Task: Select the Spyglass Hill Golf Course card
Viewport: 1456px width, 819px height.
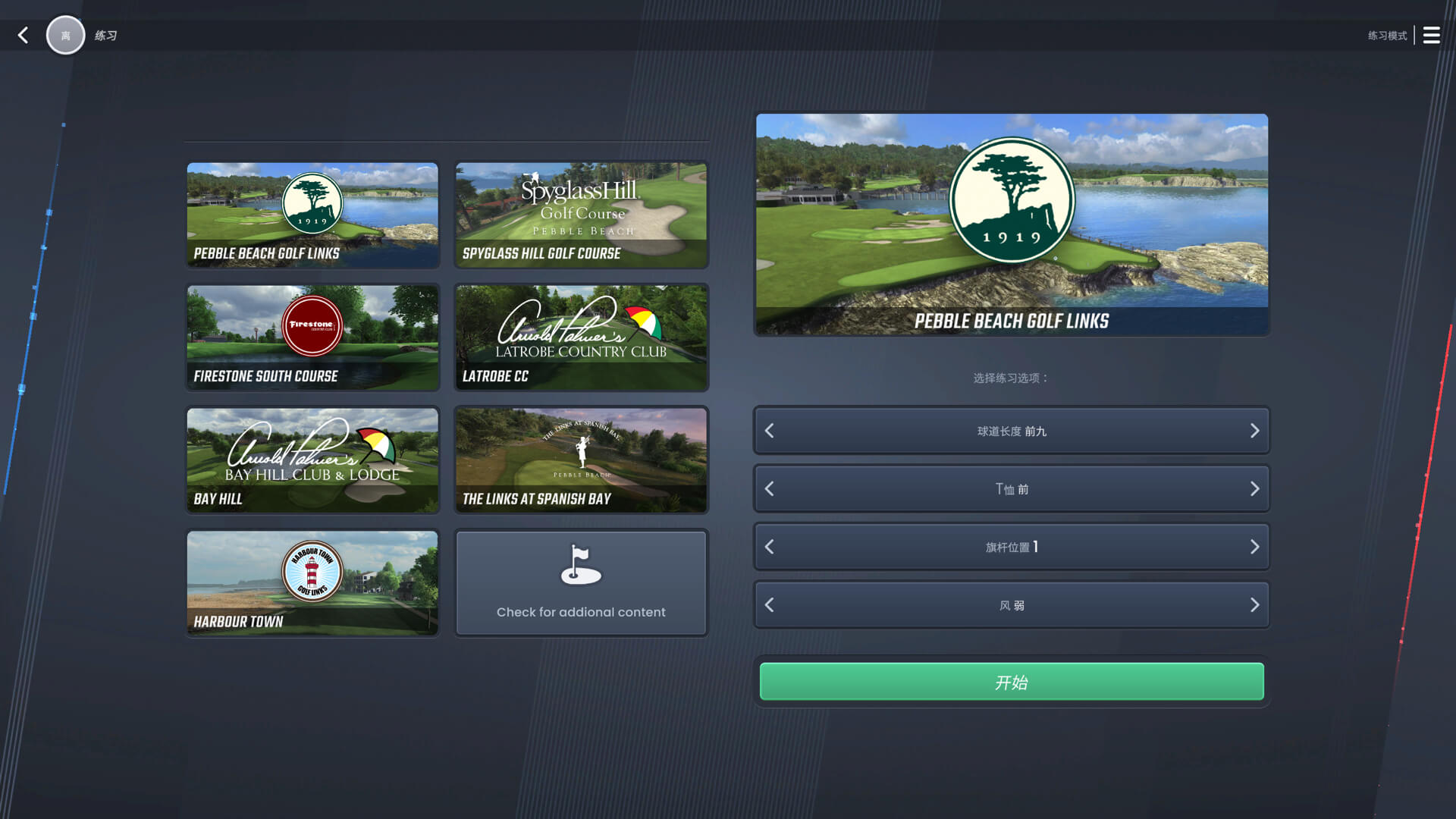Action: point(580,215)
